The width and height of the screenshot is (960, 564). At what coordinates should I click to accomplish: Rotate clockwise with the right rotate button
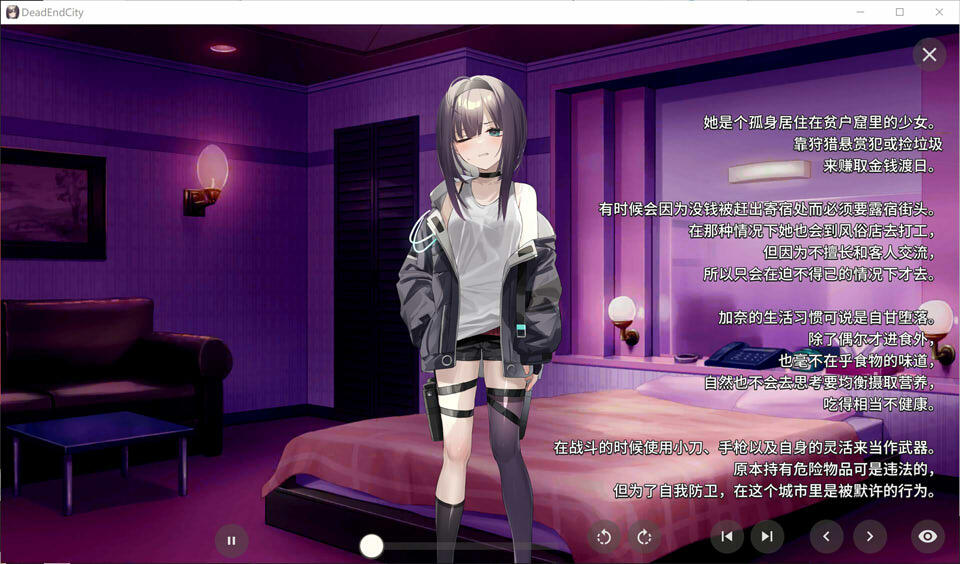[x=644, y=537]
